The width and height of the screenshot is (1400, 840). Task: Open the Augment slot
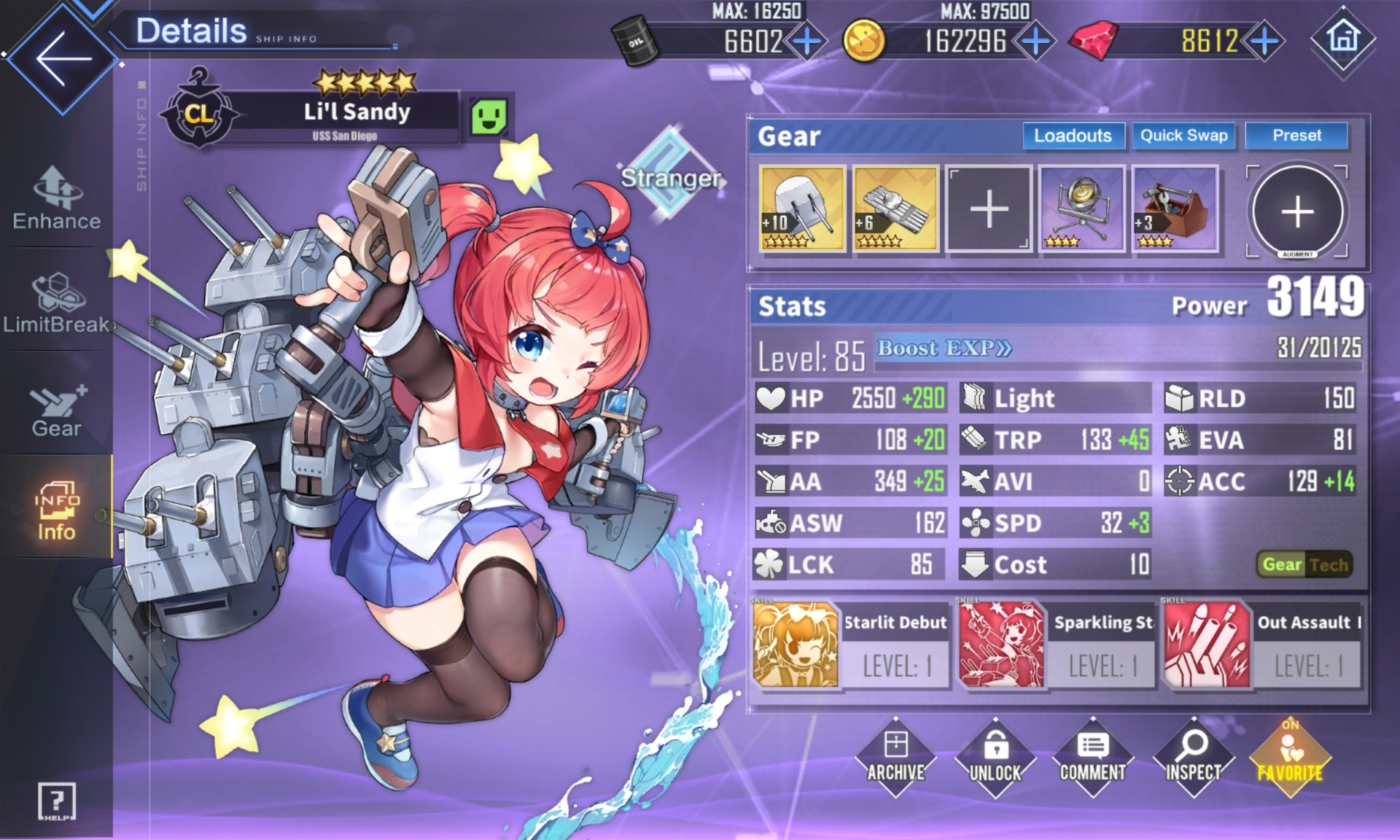(x=1297, y=211)
